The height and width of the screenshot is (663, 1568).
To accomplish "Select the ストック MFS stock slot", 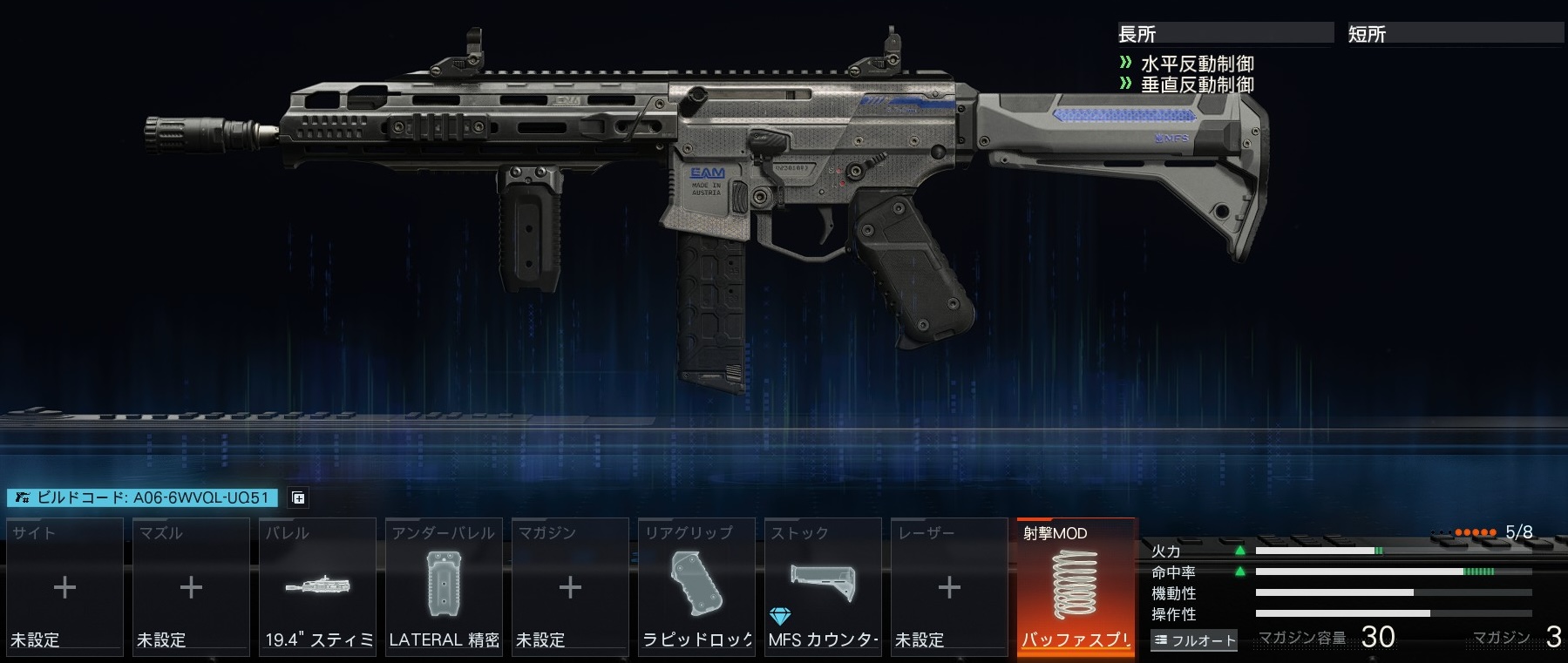I will pyautogui.click(x=823, y=586).
